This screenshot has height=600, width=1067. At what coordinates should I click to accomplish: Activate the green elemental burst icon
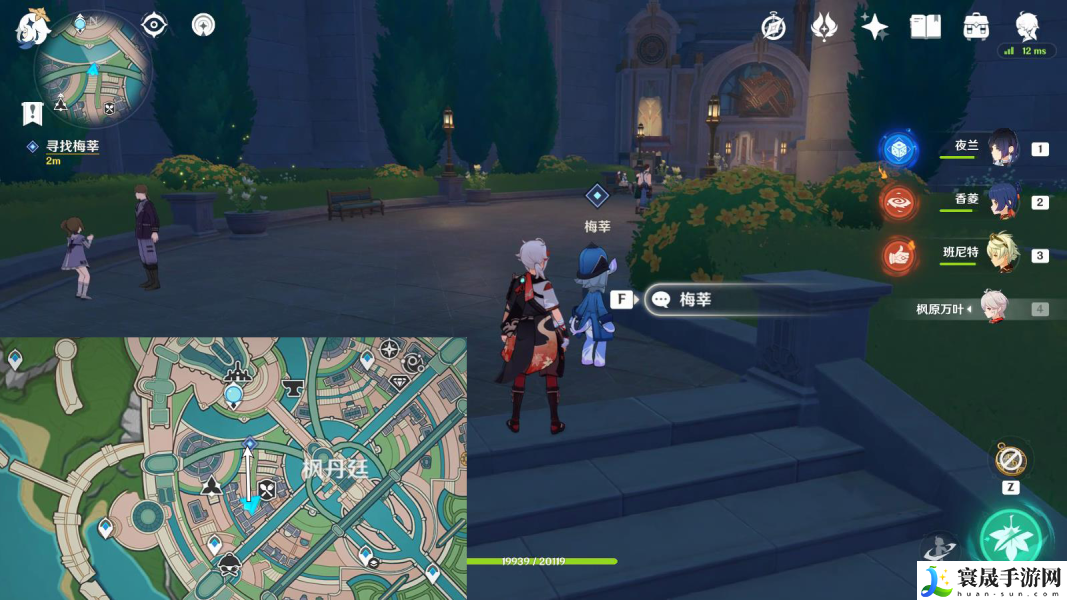(x=1011, y=540)
